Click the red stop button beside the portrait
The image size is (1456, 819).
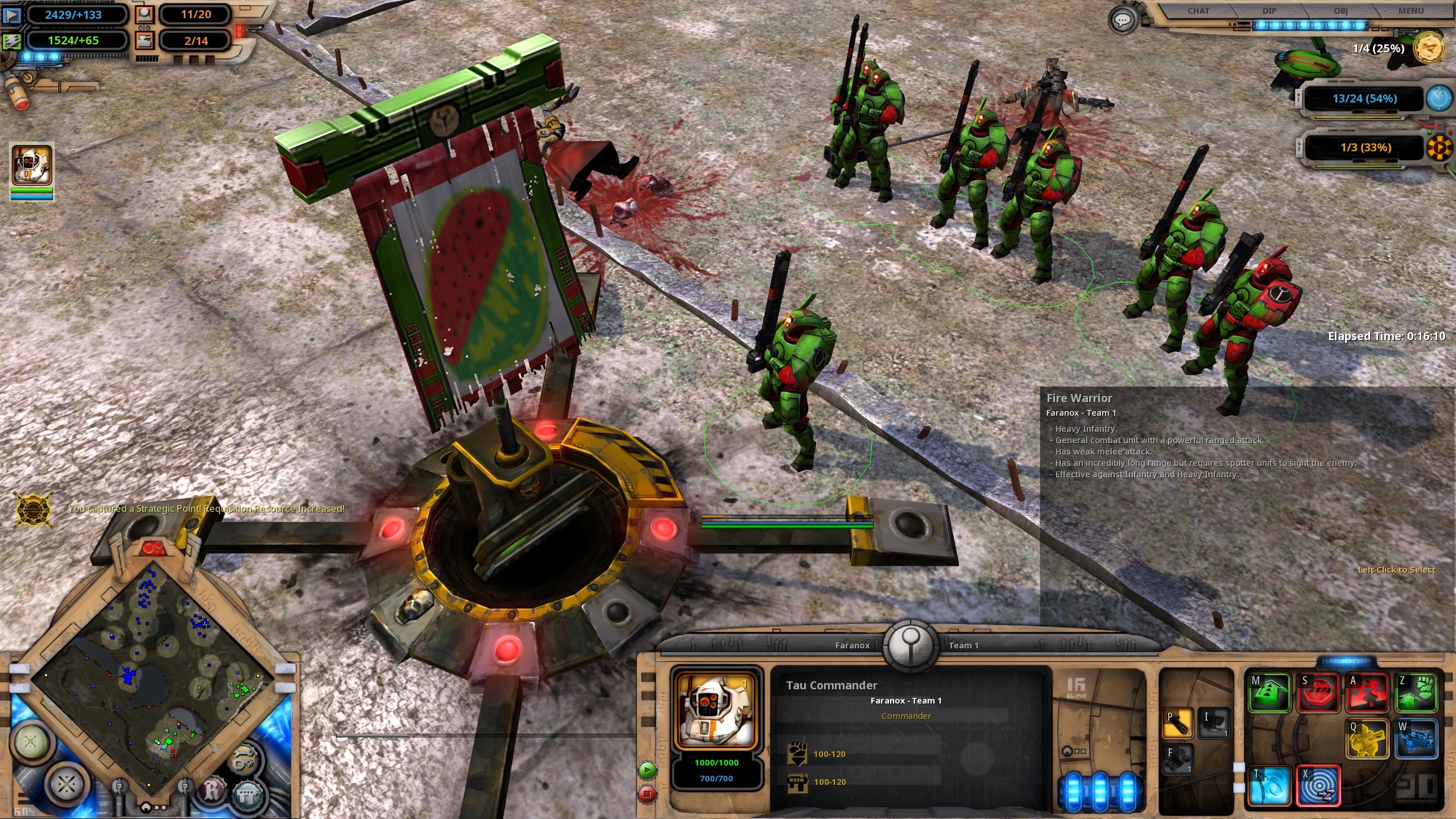point(647,793)
